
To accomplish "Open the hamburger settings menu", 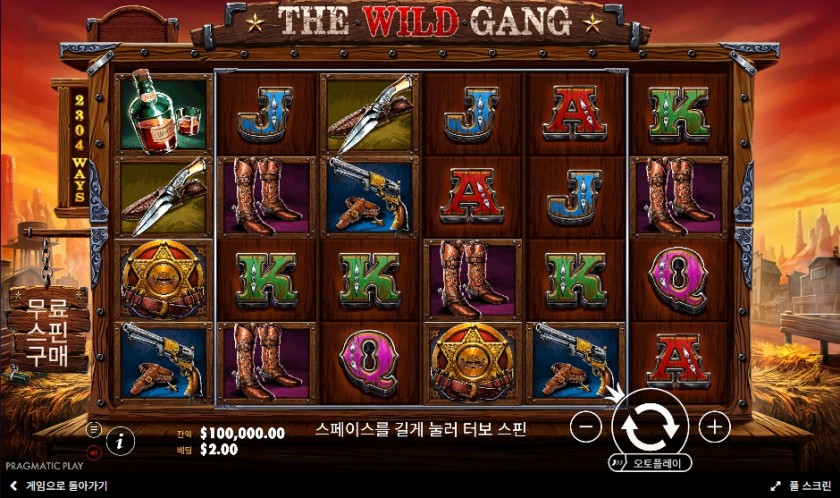I will point(95,428).
